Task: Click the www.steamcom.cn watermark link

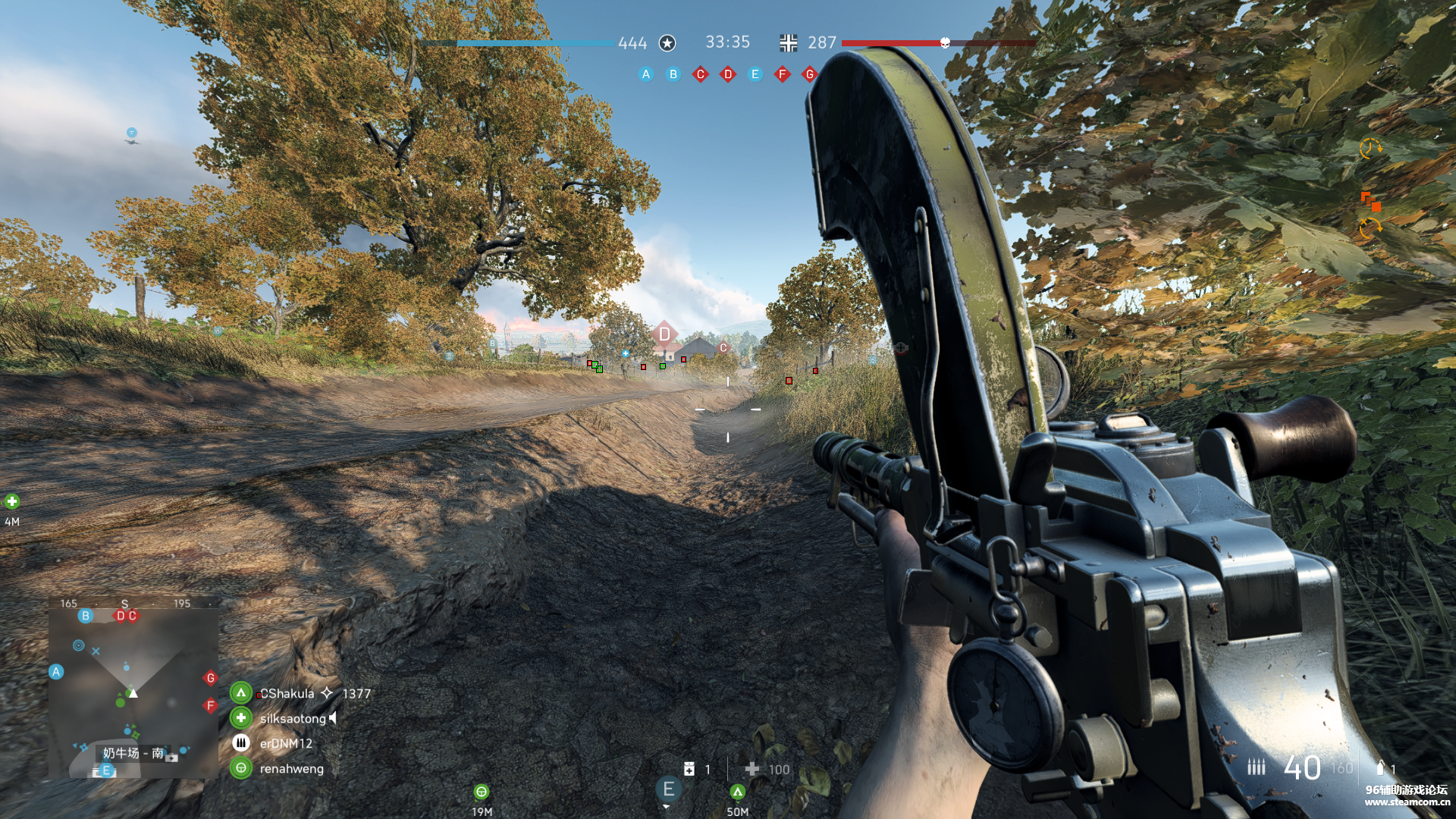Action: pos(1407,802)
